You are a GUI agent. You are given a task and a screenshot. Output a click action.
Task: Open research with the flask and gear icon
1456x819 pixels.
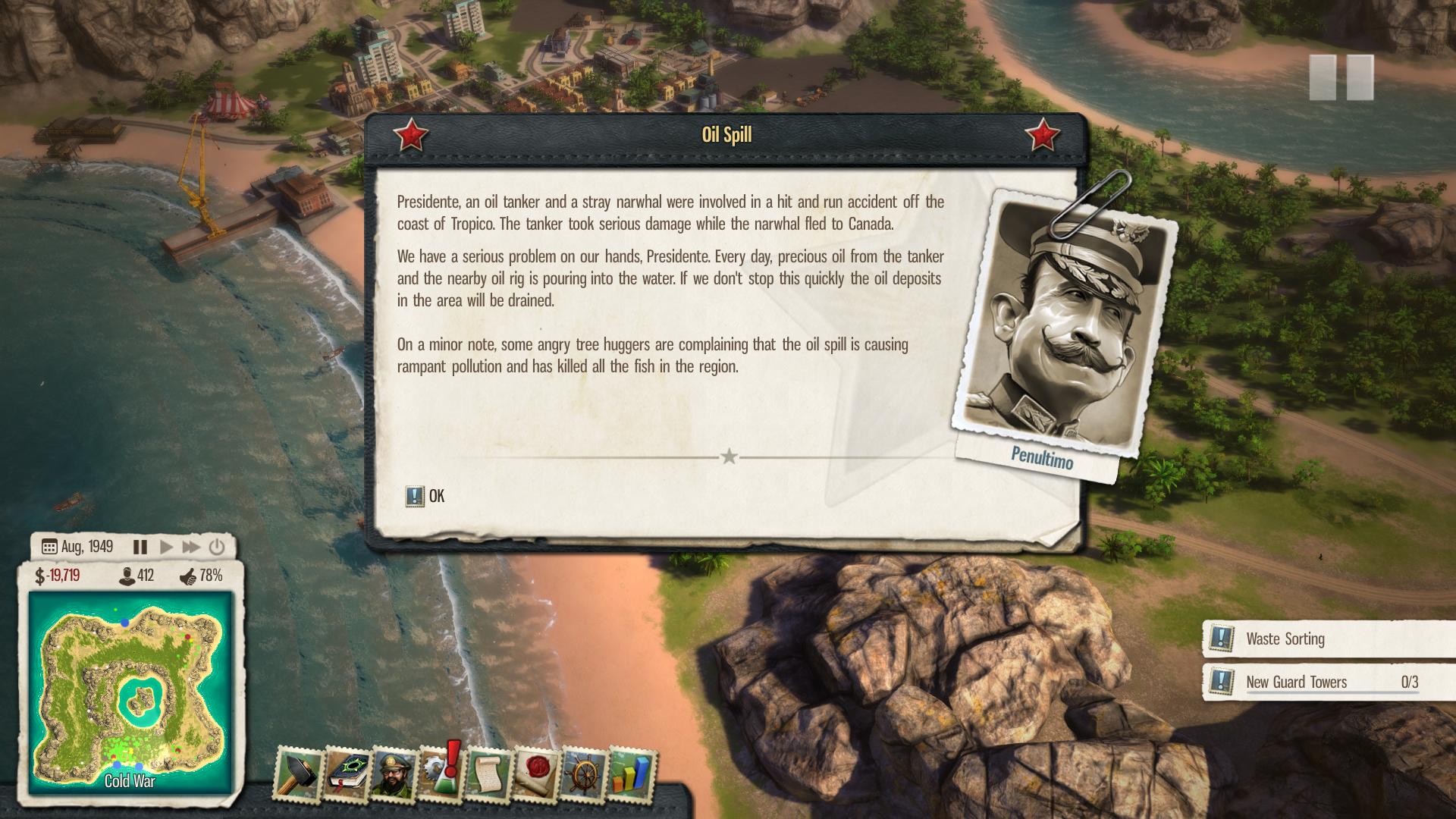click(441, 773)
